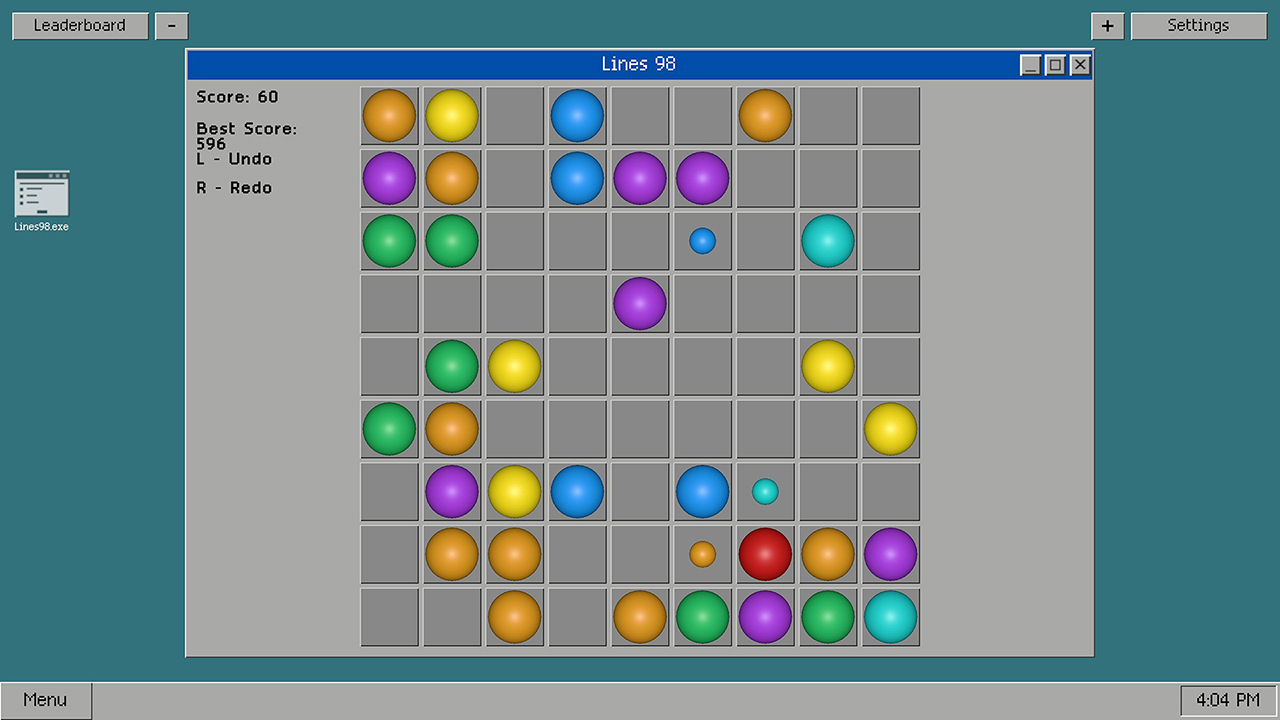Select the orange ball right of the red ball
The height and width of the screenshot is (720, 1280).
click(828, 554)
